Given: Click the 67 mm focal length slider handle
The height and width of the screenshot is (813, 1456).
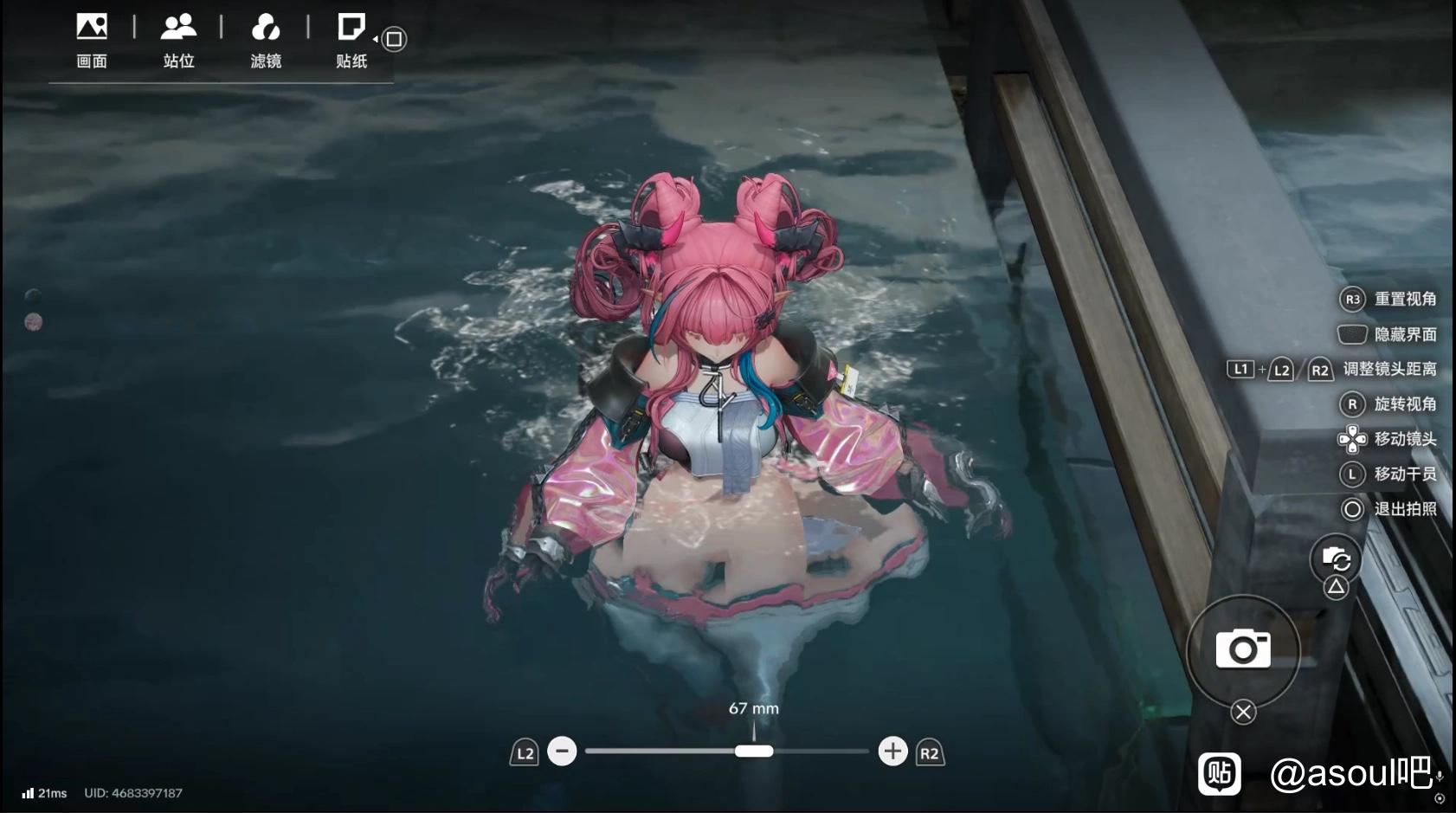Looking at the screenshot, I should (x=754, y=751).
